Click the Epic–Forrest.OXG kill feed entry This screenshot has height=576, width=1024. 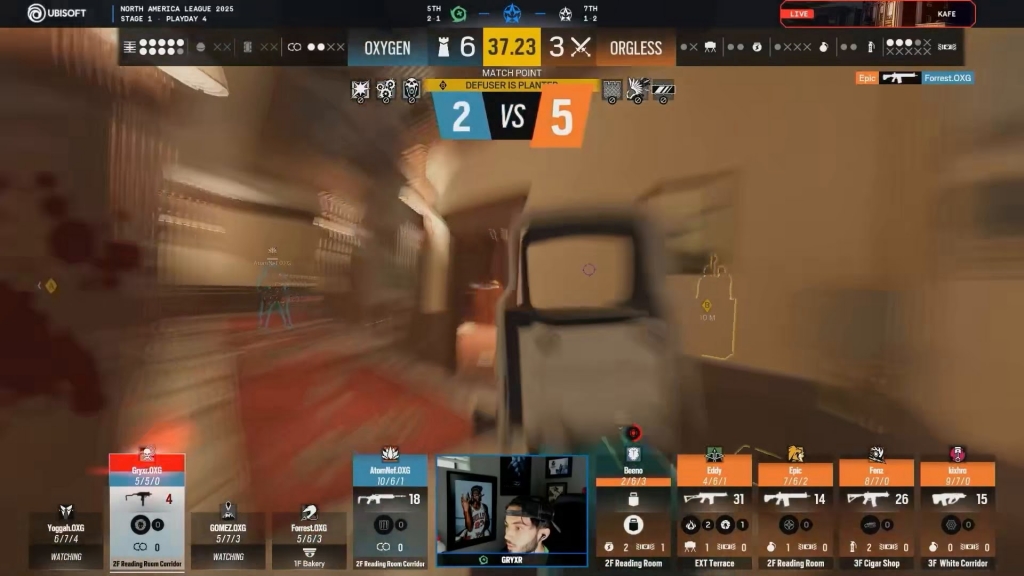914,78
